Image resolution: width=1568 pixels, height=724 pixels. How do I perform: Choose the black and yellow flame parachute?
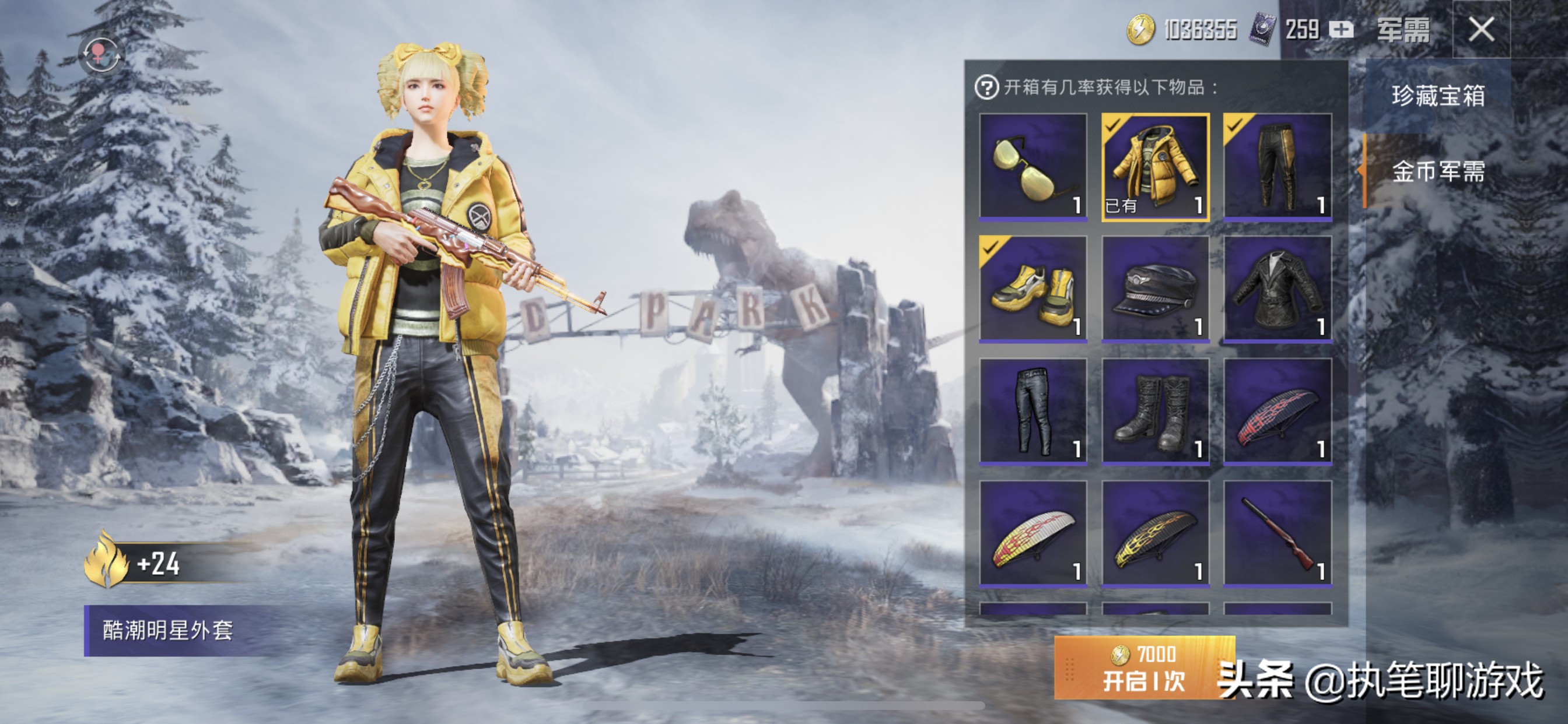(1156, 533)
